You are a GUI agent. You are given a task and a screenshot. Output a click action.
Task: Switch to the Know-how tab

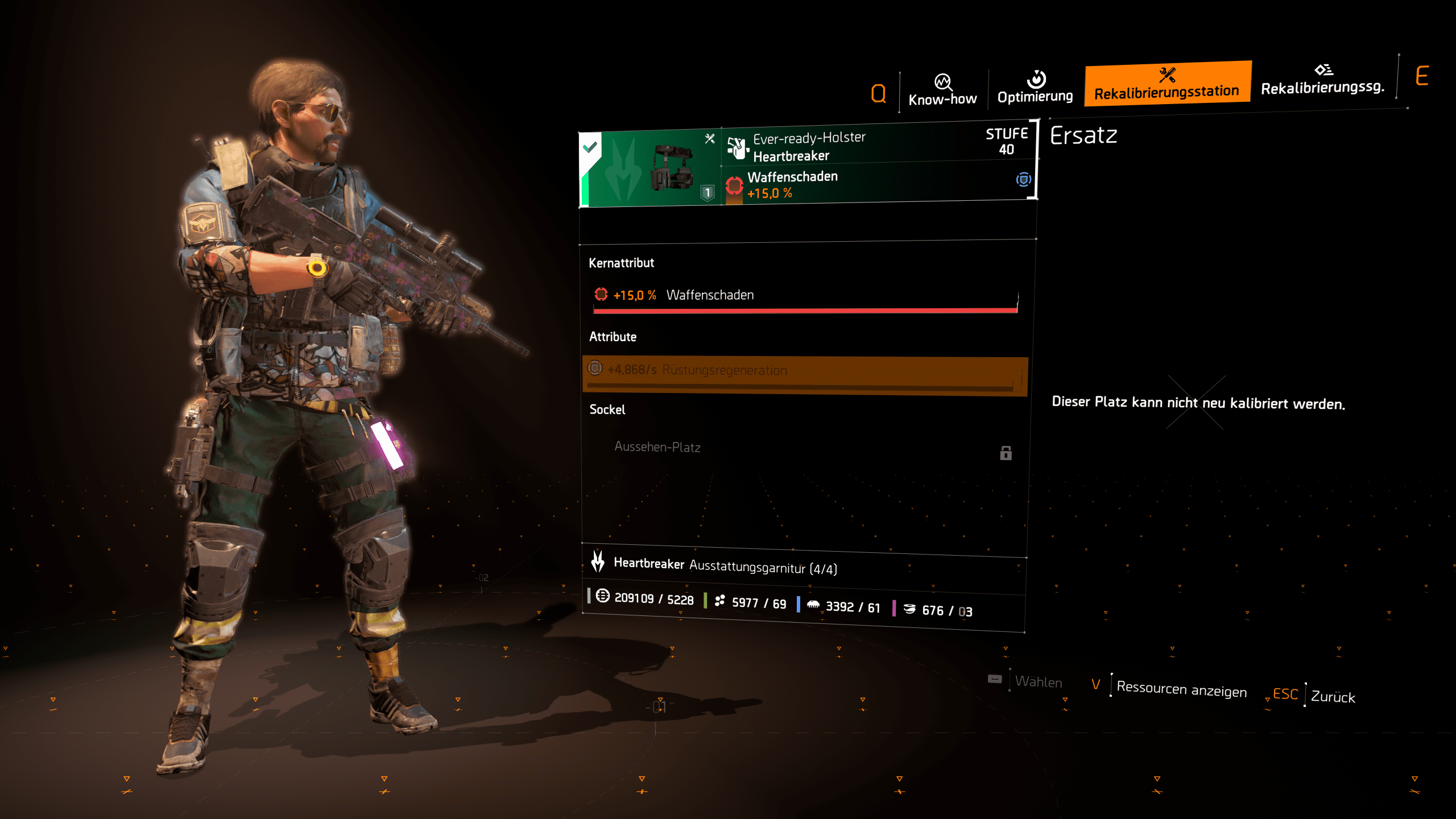pos(942,90)
